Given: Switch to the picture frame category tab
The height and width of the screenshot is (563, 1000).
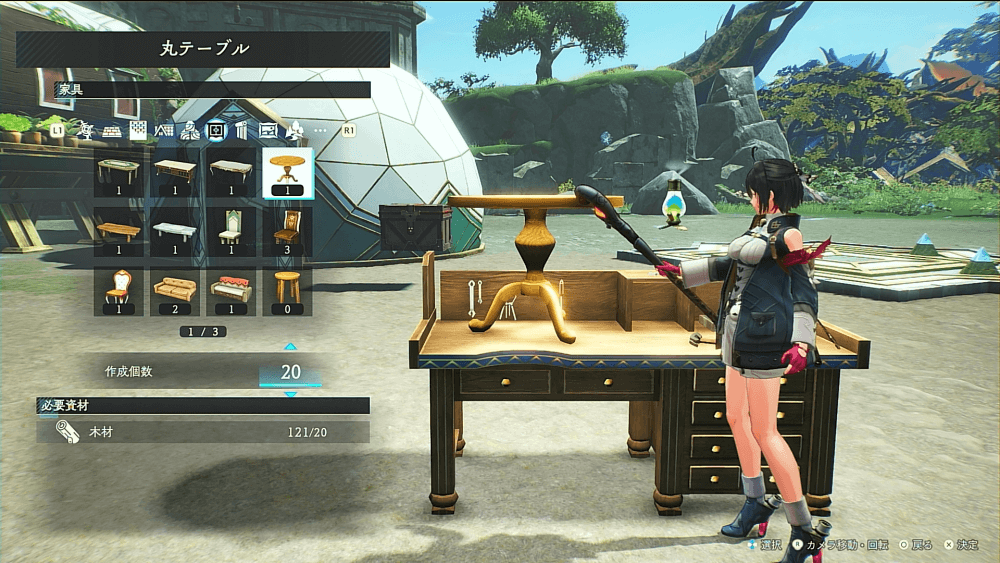Looking at the screenshot, I should point(268,130).
